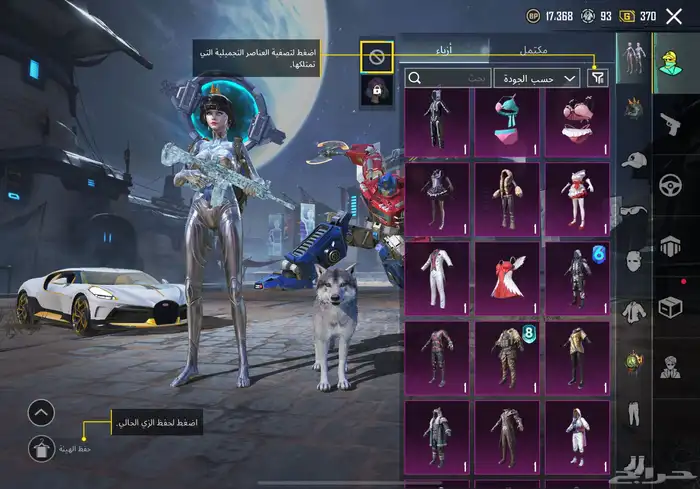This screenshot has height=489, width=700.
Task: Close the inventory screen with the X
Action: 676,16
